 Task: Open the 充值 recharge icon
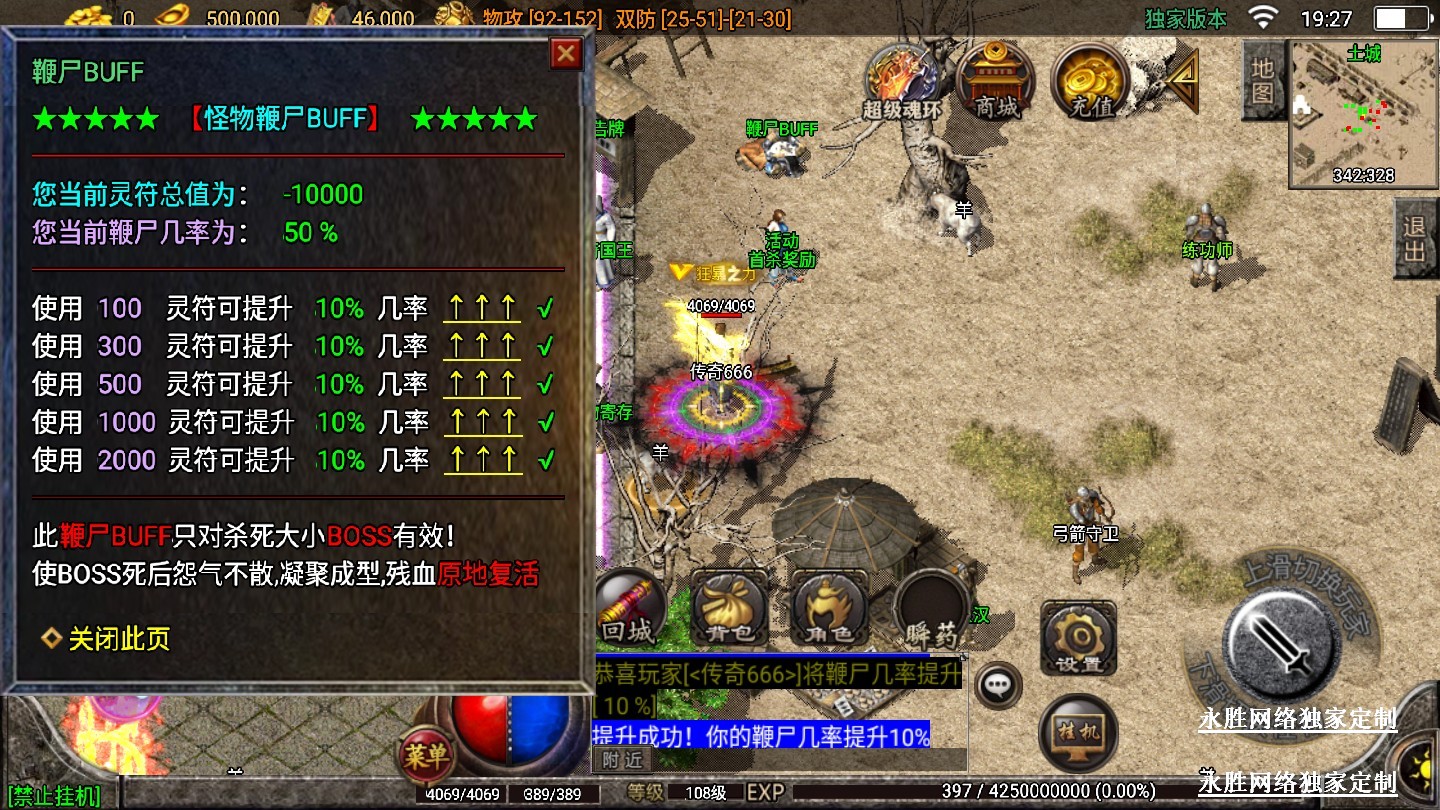[1091, 80]
